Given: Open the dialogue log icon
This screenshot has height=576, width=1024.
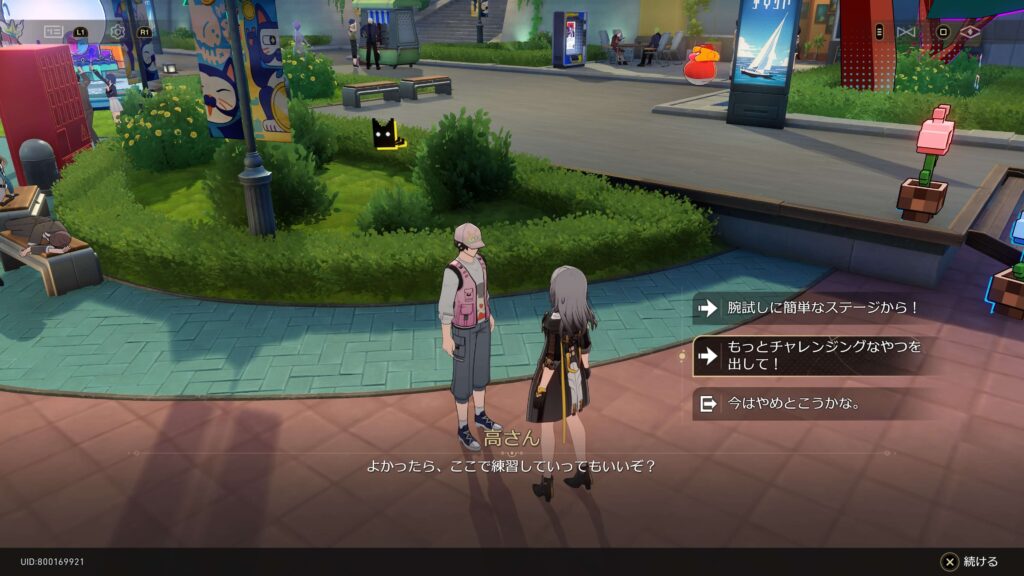Looking at the screenshot, I should click(x=54, y=31).
